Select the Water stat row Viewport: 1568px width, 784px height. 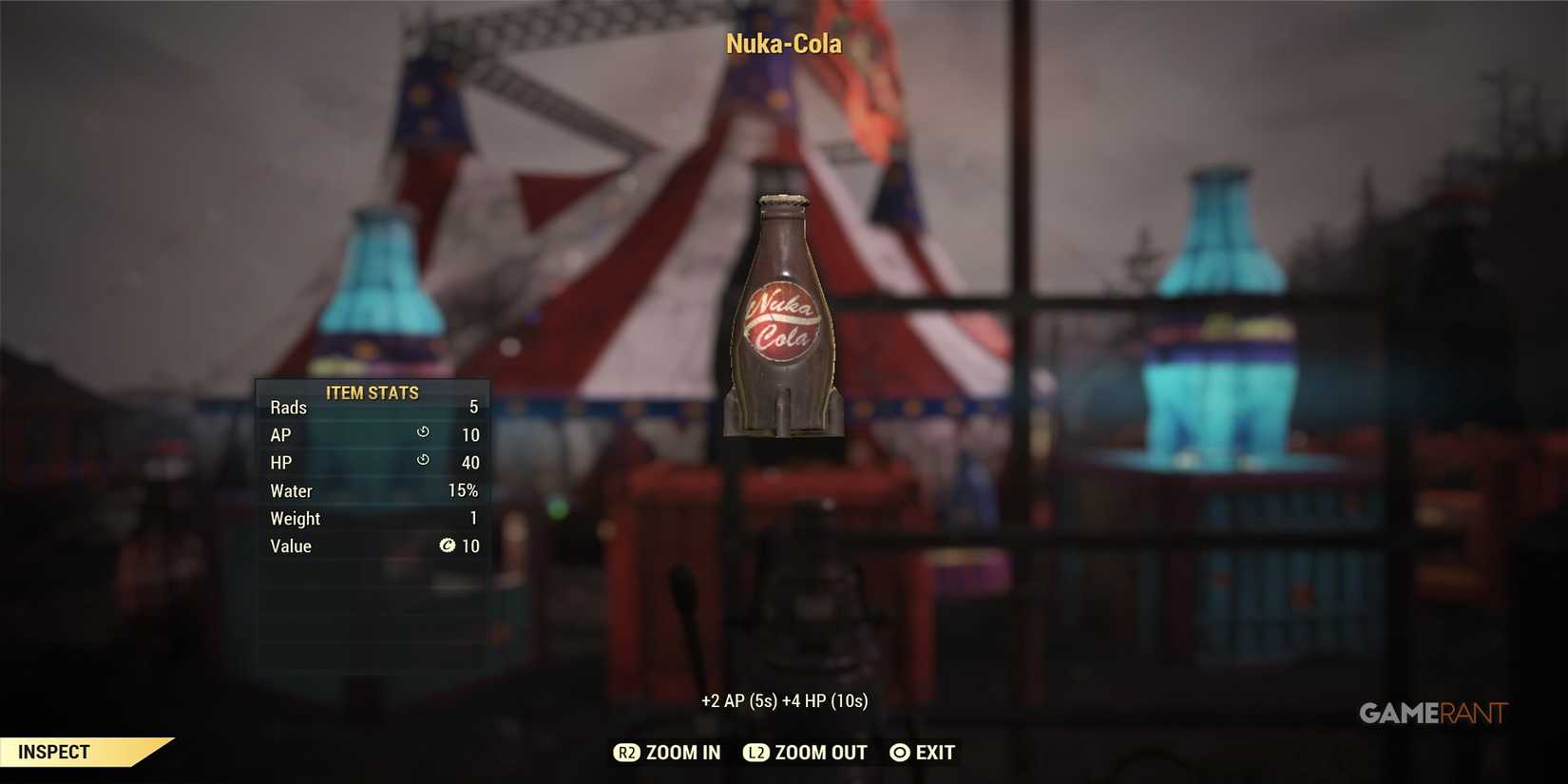coord(371,490)
